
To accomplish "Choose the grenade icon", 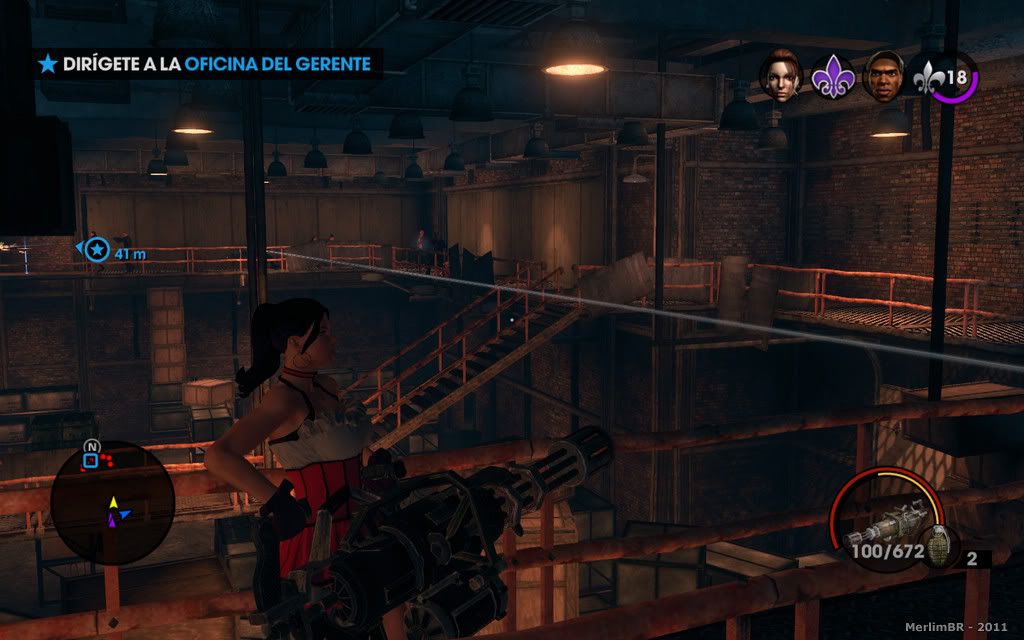I will (940, 546).
